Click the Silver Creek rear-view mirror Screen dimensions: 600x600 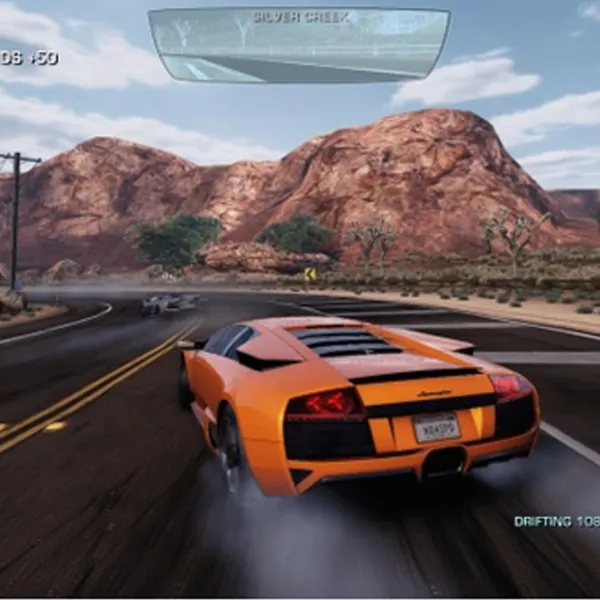[299, 45]
